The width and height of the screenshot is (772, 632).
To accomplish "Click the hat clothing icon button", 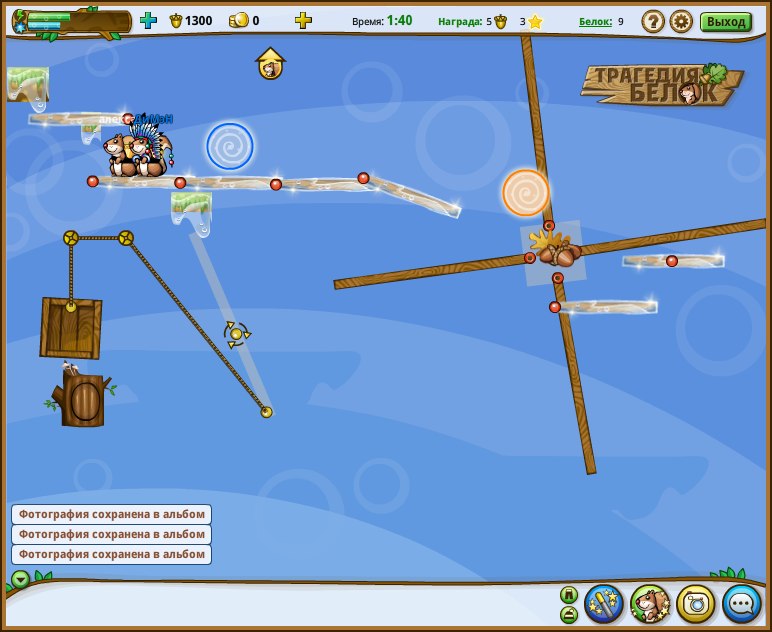I will coord(568,613).
